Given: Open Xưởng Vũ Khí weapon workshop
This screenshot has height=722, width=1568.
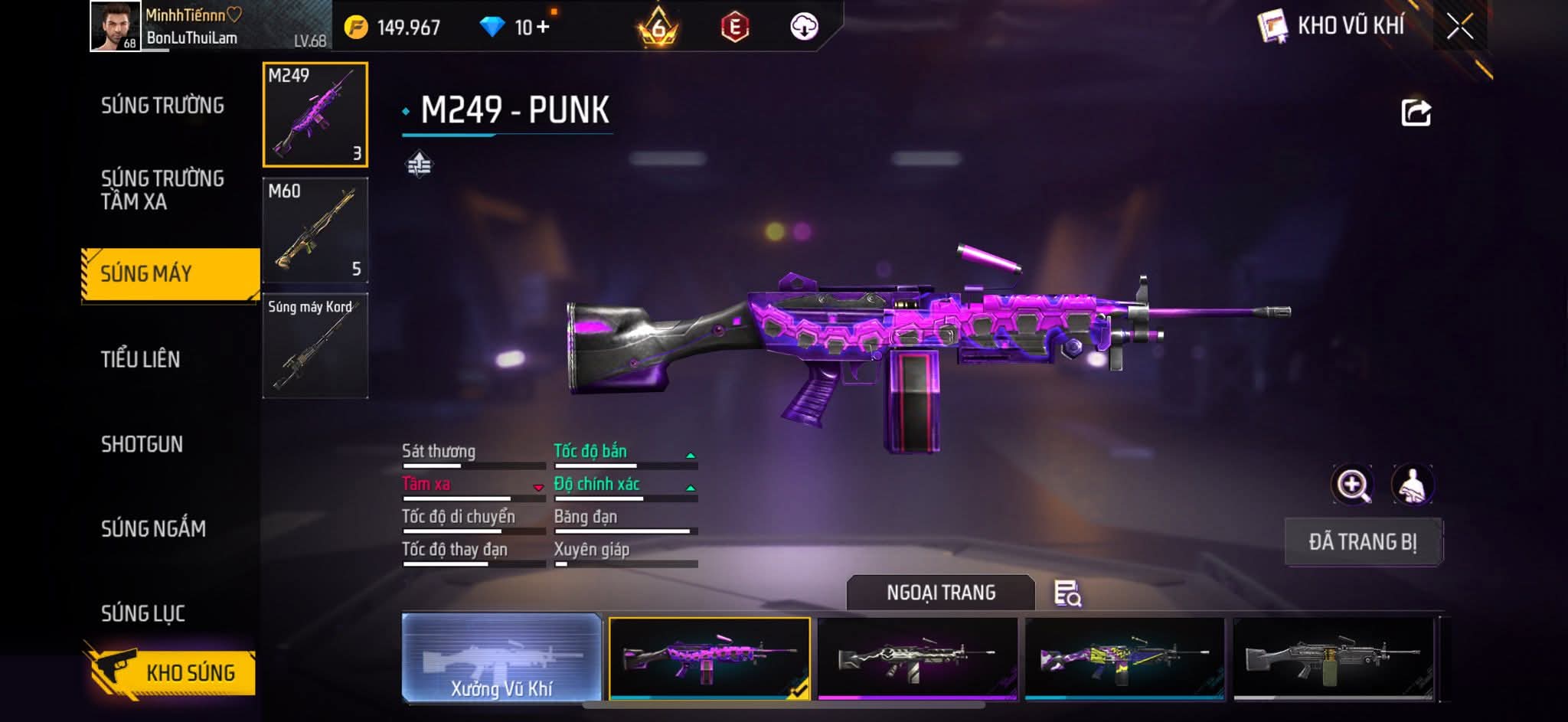Looking at the screenshot, I should pyautogui.click(x=501, y=658).
